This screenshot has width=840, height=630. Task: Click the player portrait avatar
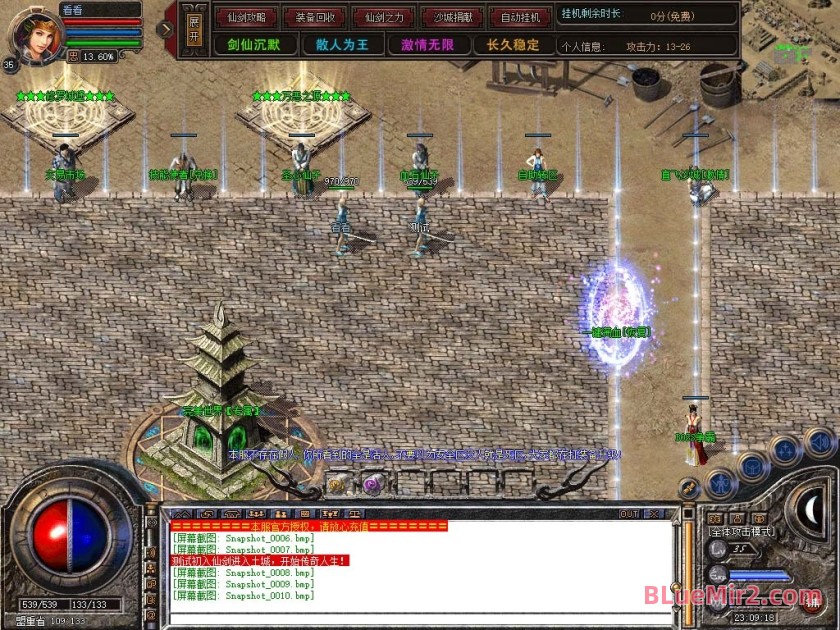click(35, 31)
